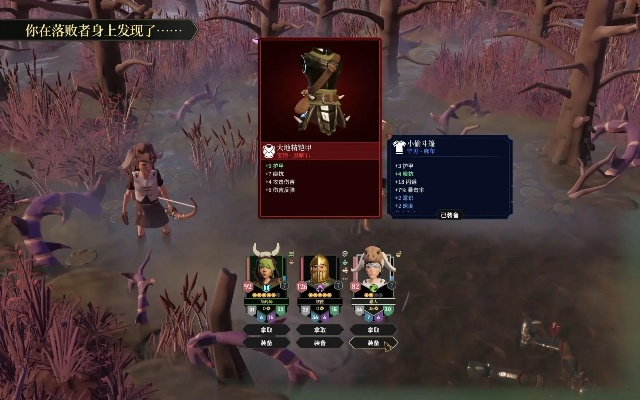Select the green-hooded hero portrait
The height and width of the screenshot is (400, 640).
[267, 273]
